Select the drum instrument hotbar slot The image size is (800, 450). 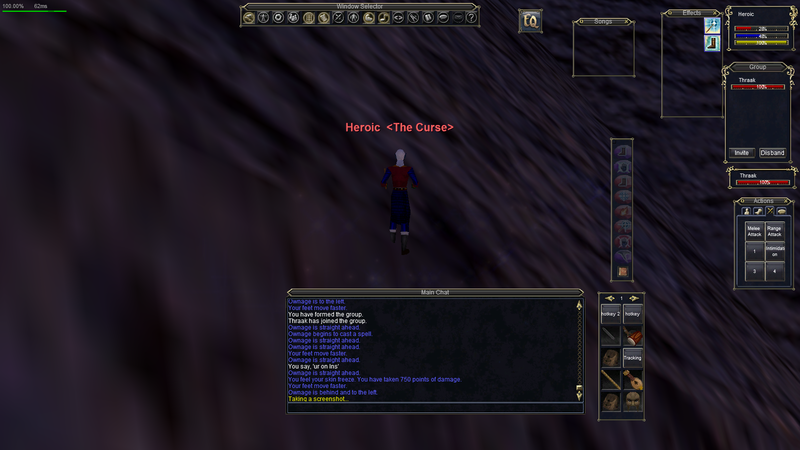(x=633, y=335)
